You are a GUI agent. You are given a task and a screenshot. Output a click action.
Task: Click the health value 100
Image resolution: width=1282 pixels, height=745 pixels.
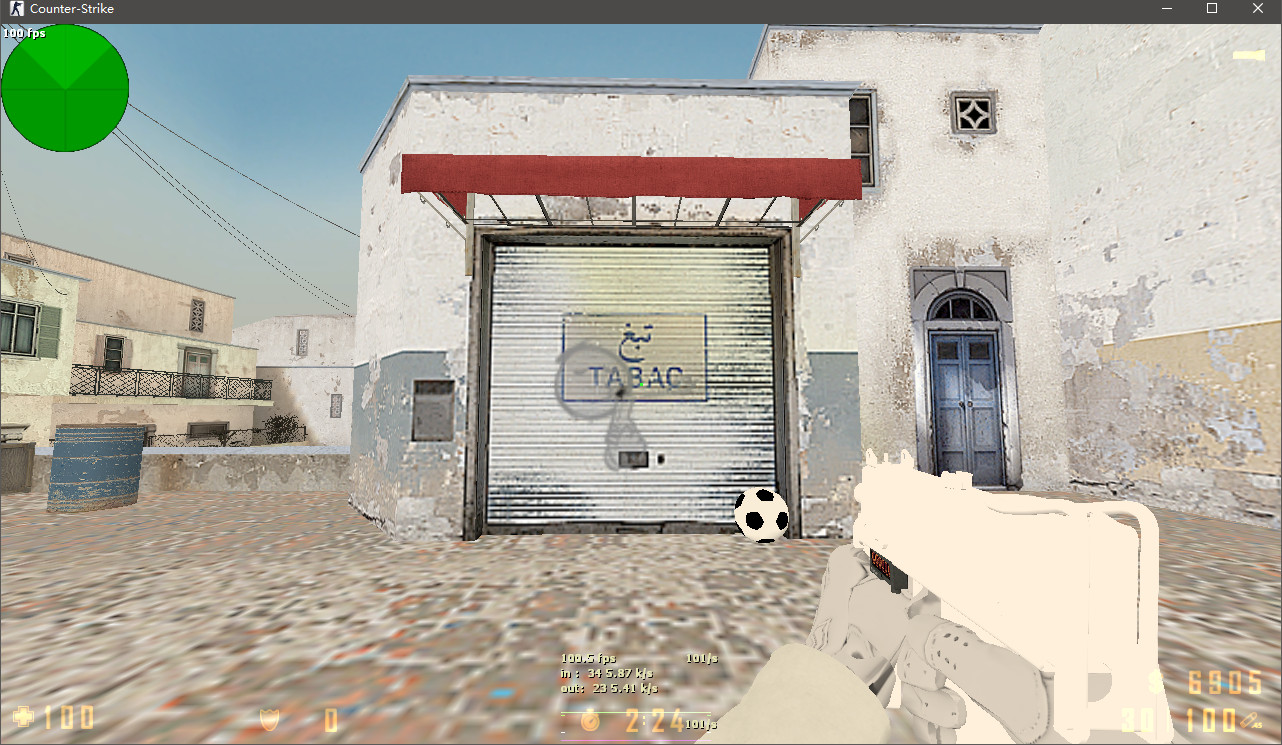[68, 717]
